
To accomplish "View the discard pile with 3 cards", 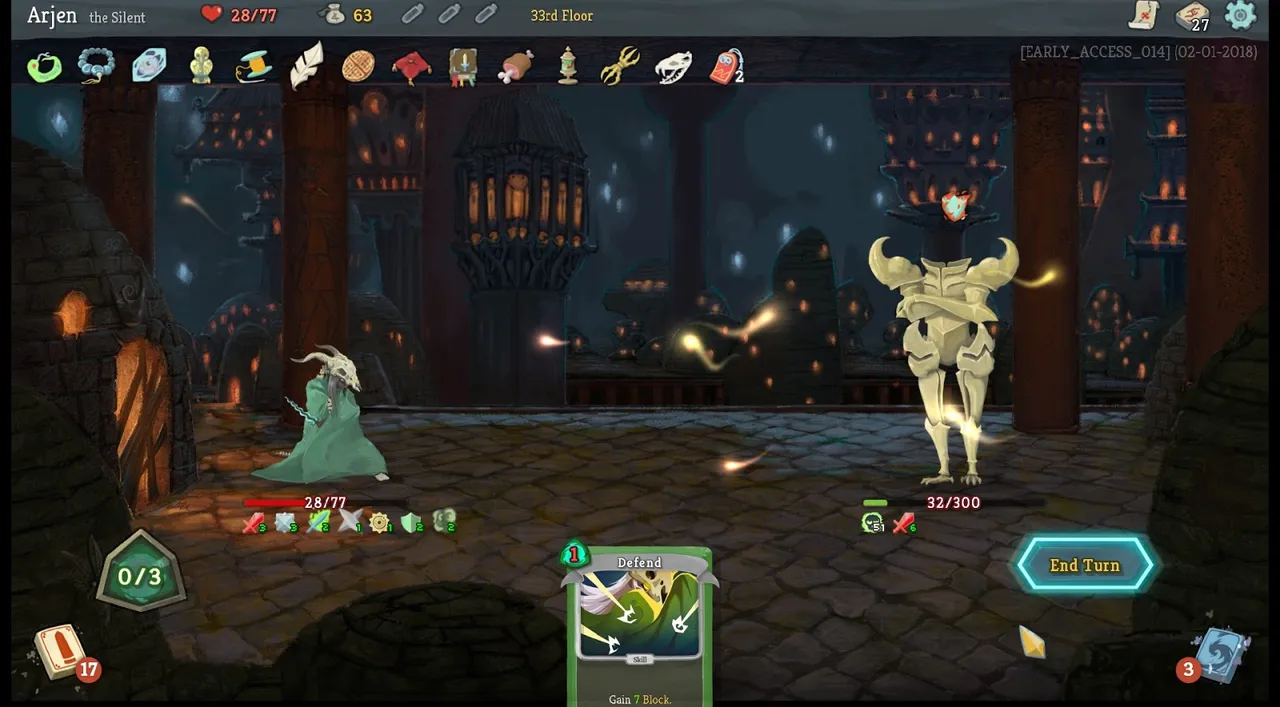I will (x=1219, y=655).
